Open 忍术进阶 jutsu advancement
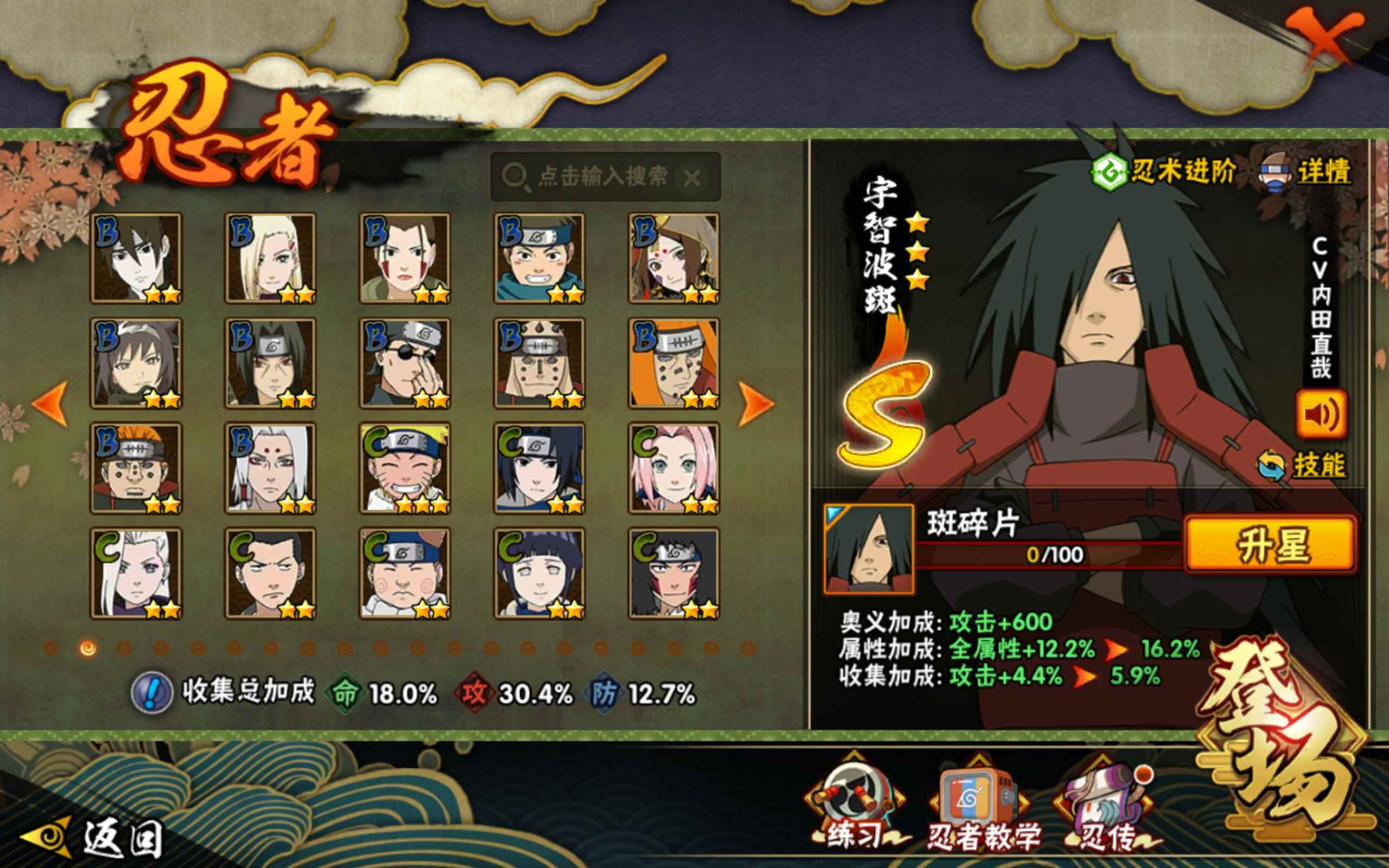Screen dimensions: 1389x868 tap(1164, 171)
